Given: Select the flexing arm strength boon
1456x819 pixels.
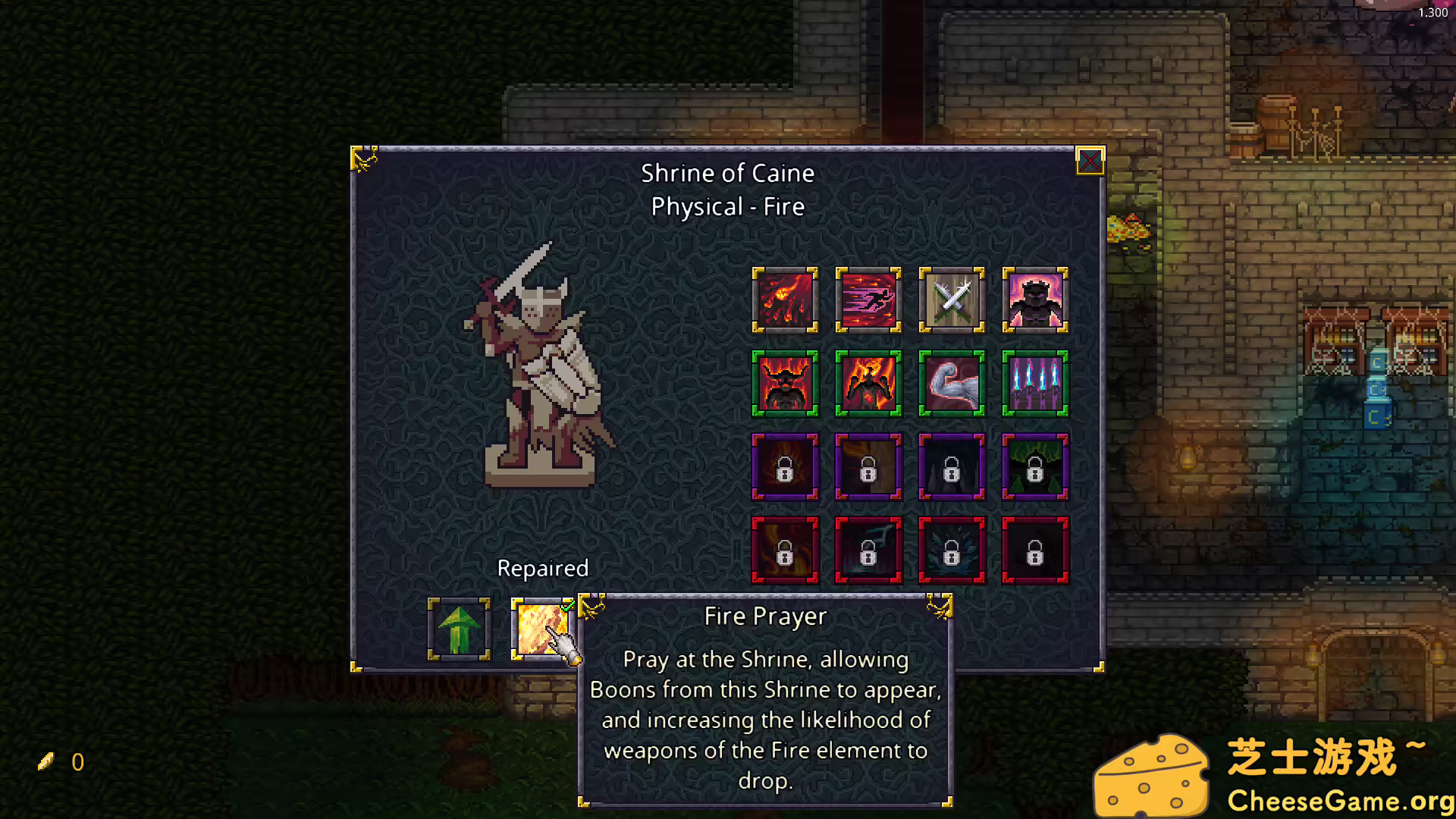Looking at the screenshot, I should (x=952, y=384).
